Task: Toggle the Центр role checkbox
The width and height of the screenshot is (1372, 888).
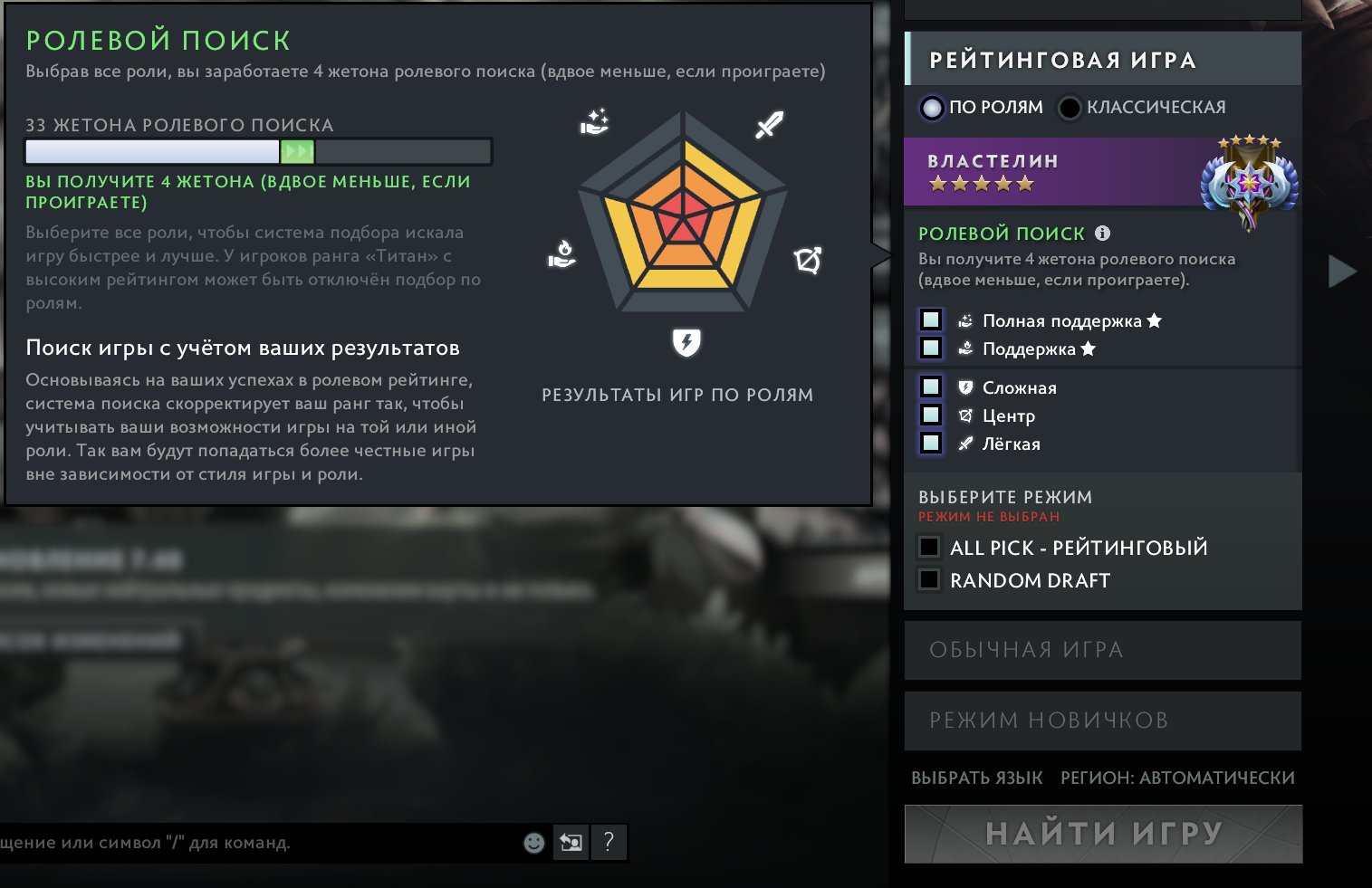Action: [930, 415]
